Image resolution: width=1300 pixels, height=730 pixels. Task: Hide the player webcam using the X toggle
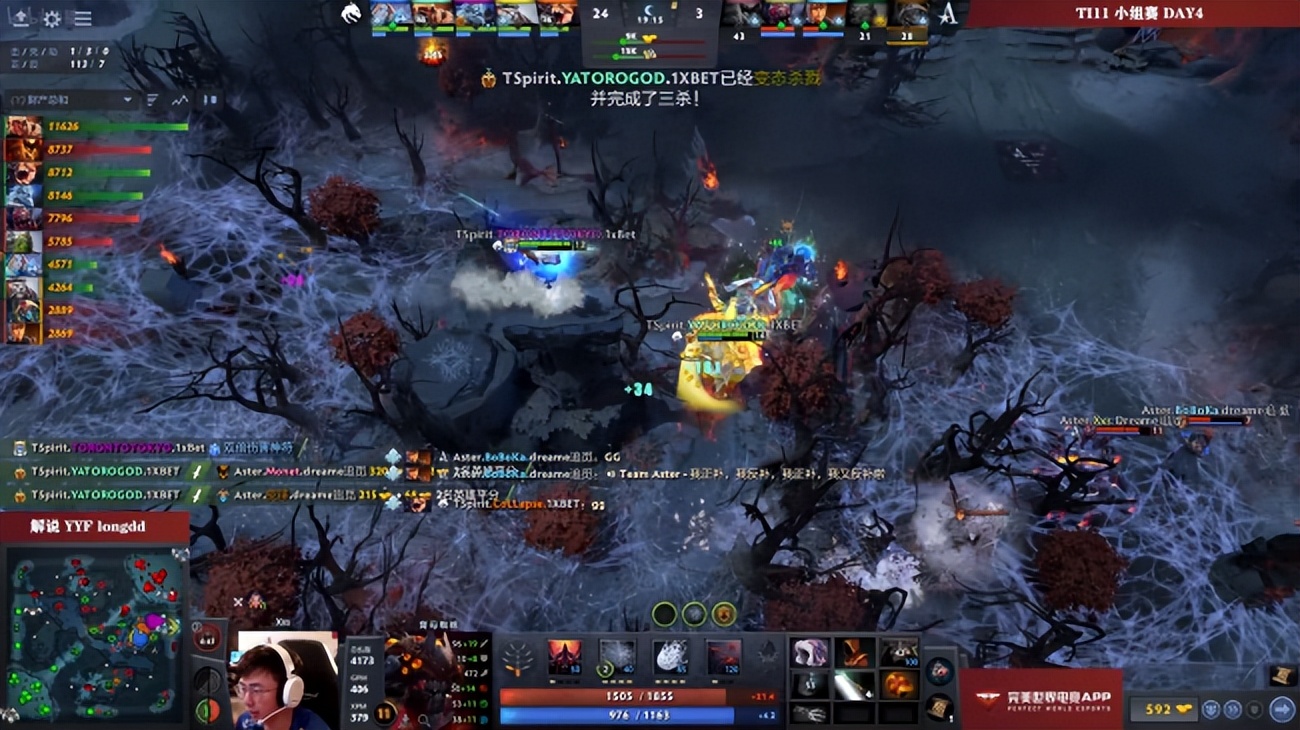coord(238,601)
